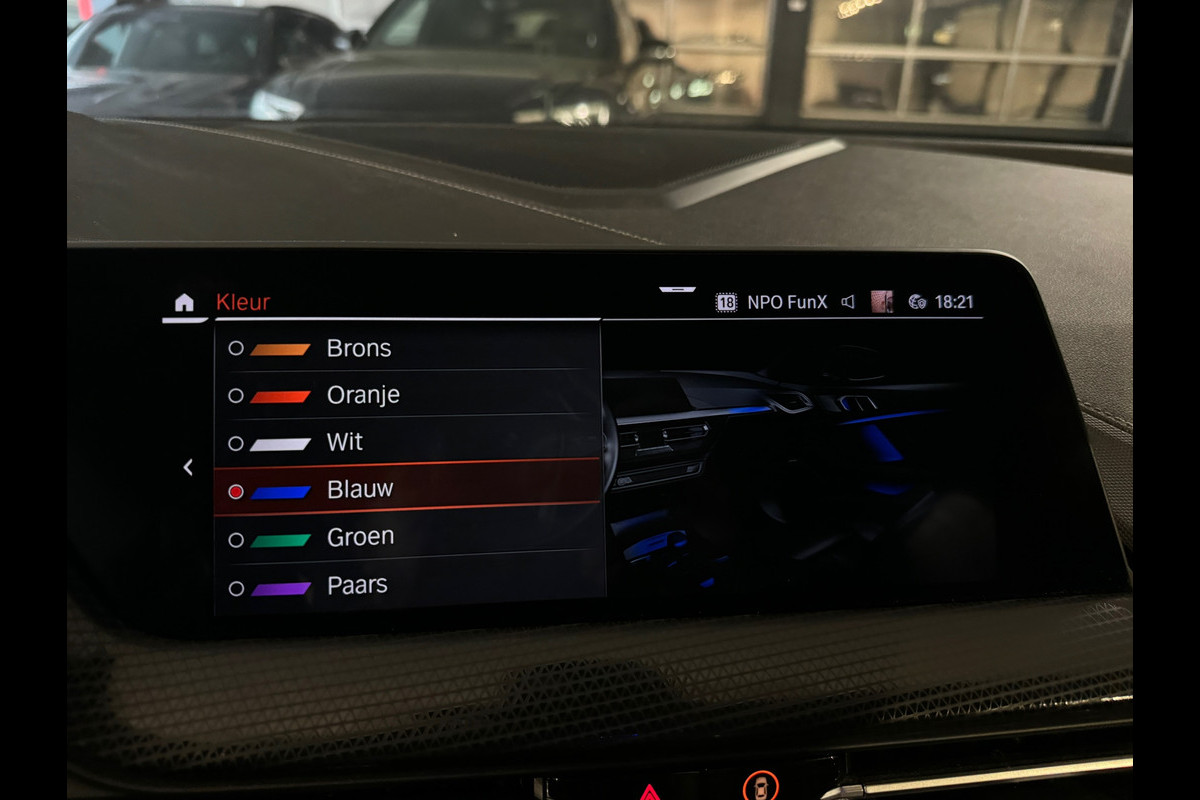Tap the speaker volume icon
Image resolution: width=1200 pixels, height=800 pixels.
(x=848, y=302)
